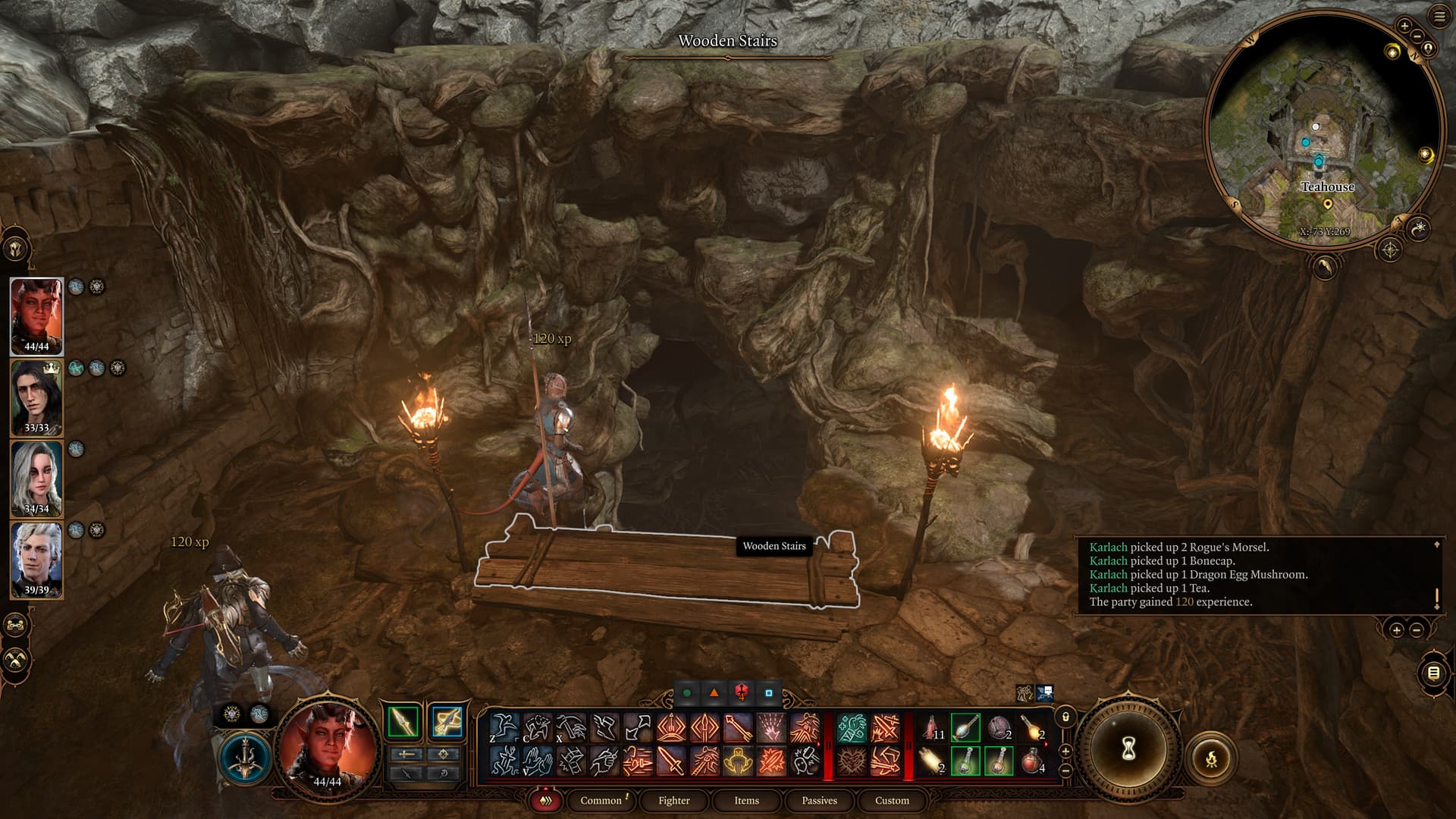Viewport: 1456px width, 819px height.
Task: Use the red health potion with count 4
Action: pyautogui.click(x=1032, y=761)
